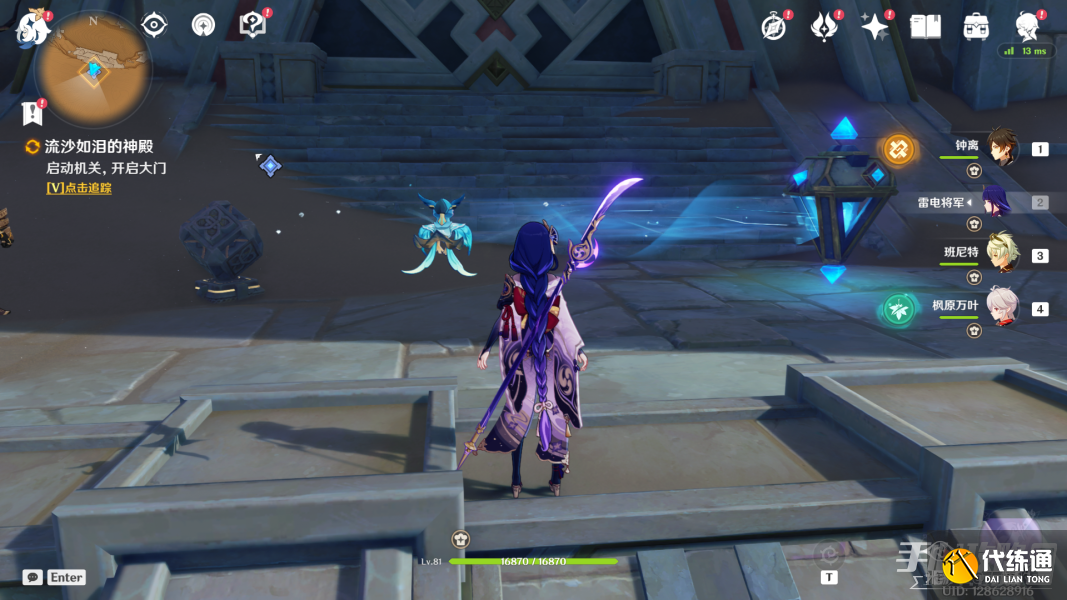The width and height of the screenshot is (1067, 600).
Task: Track the 流沙如泪的神殿 quest objective
Action: point(78,188)
